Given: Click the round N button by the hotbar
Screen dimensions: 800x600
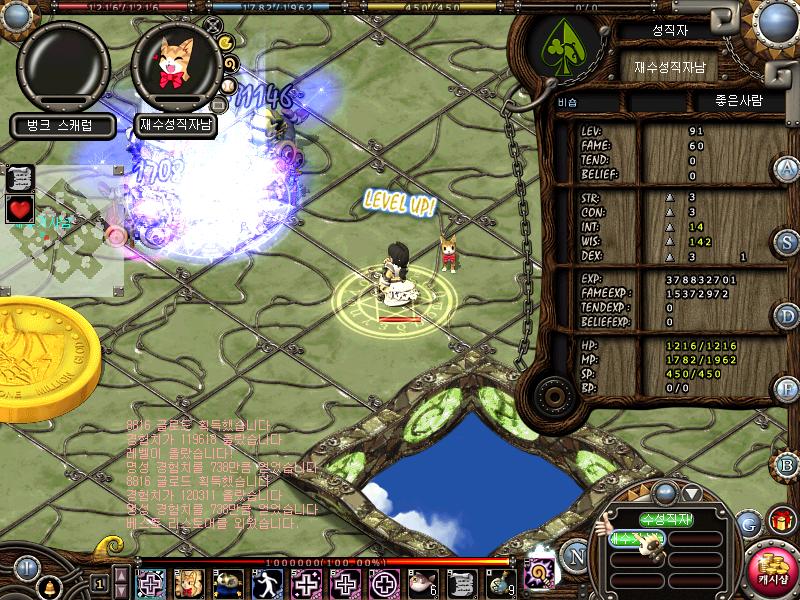Looking at the screenshot, I should pyautogui.click(x=574, y=553).
